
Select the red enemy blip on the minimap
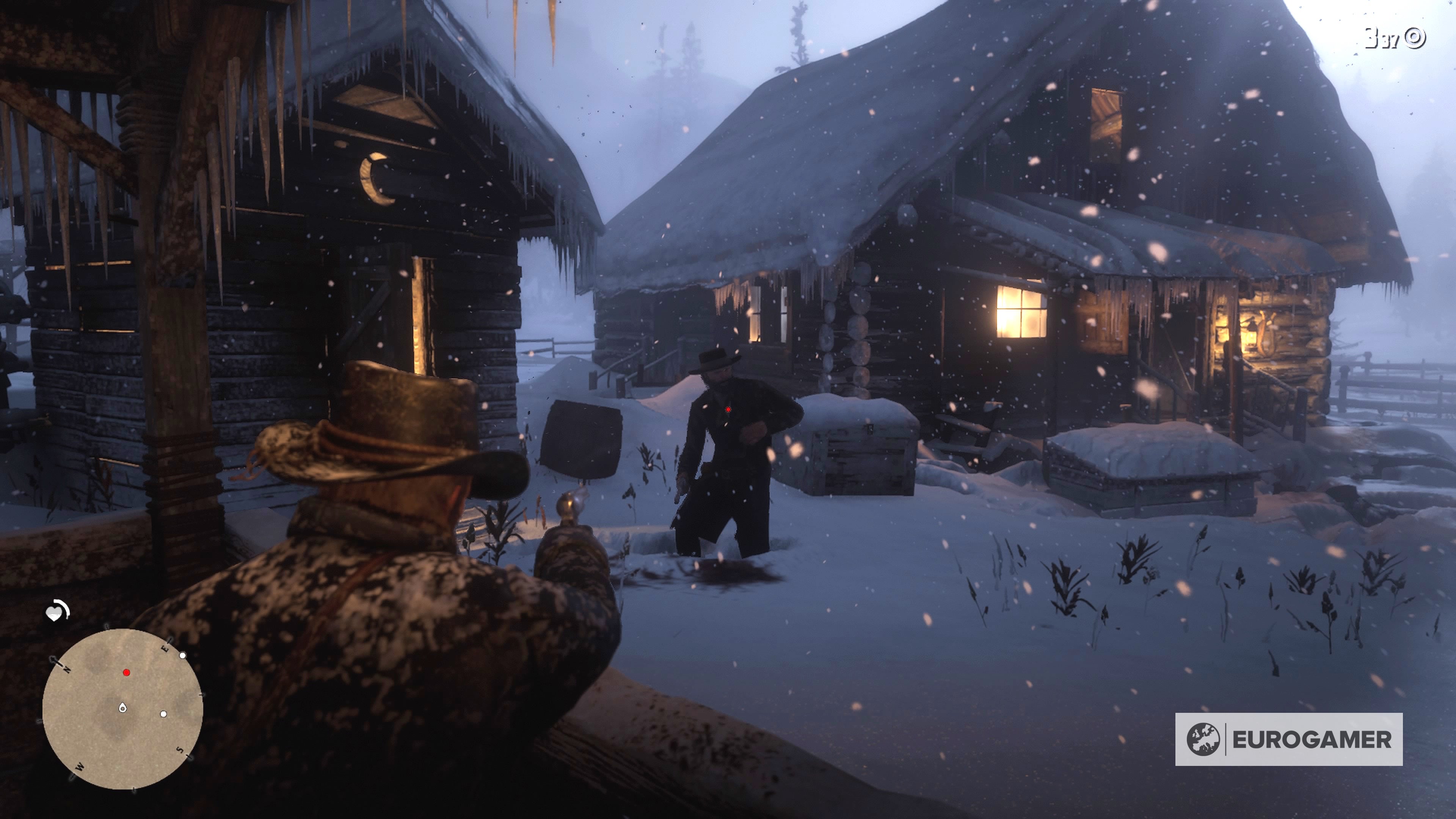(127, 673)
